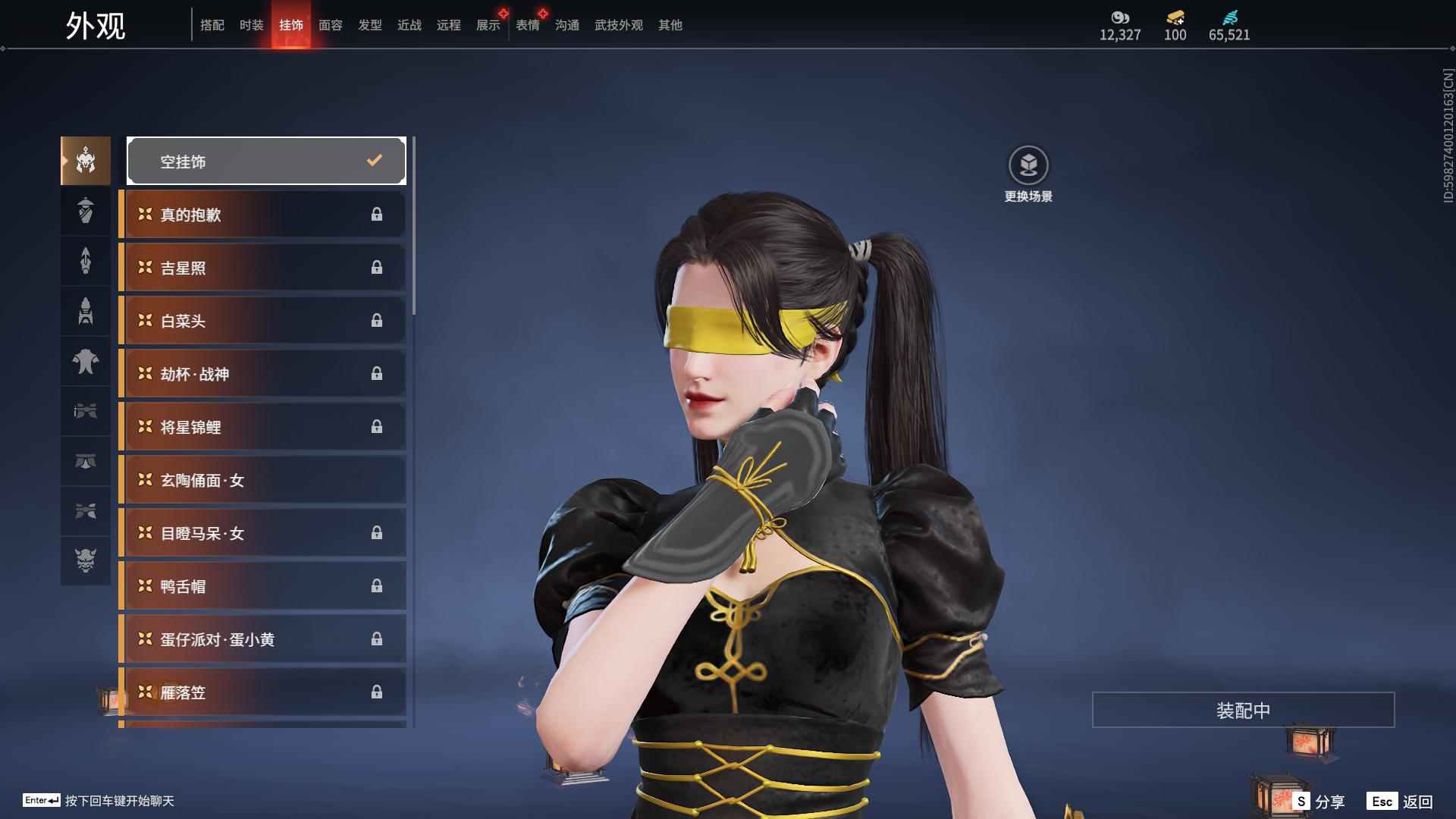Open the 武技外观 skill appearance tab
The image size is (1456, 819).
coord(619,25)
